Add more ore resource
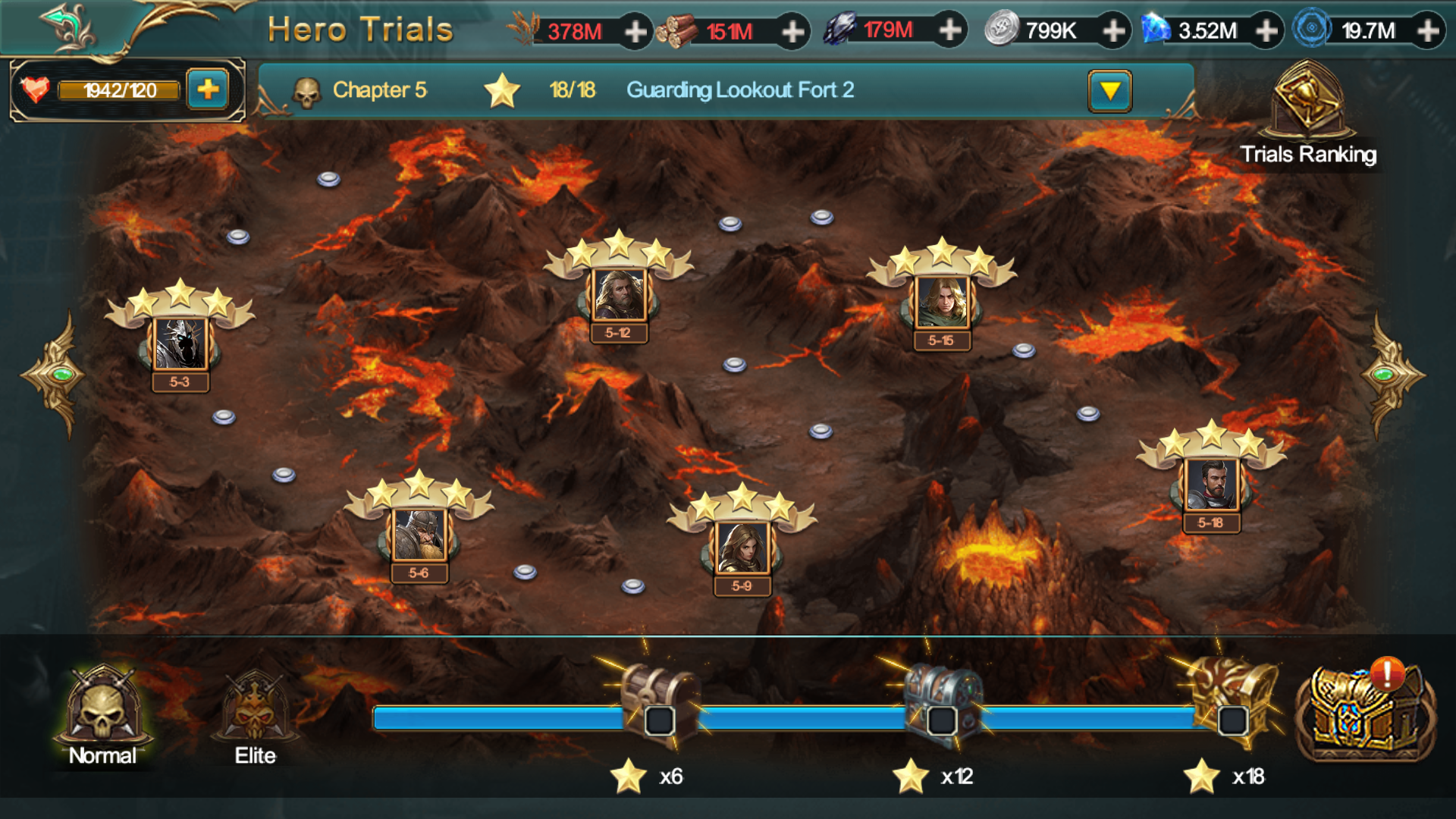This screenshot has width=1456, height=819. point(949,30)
